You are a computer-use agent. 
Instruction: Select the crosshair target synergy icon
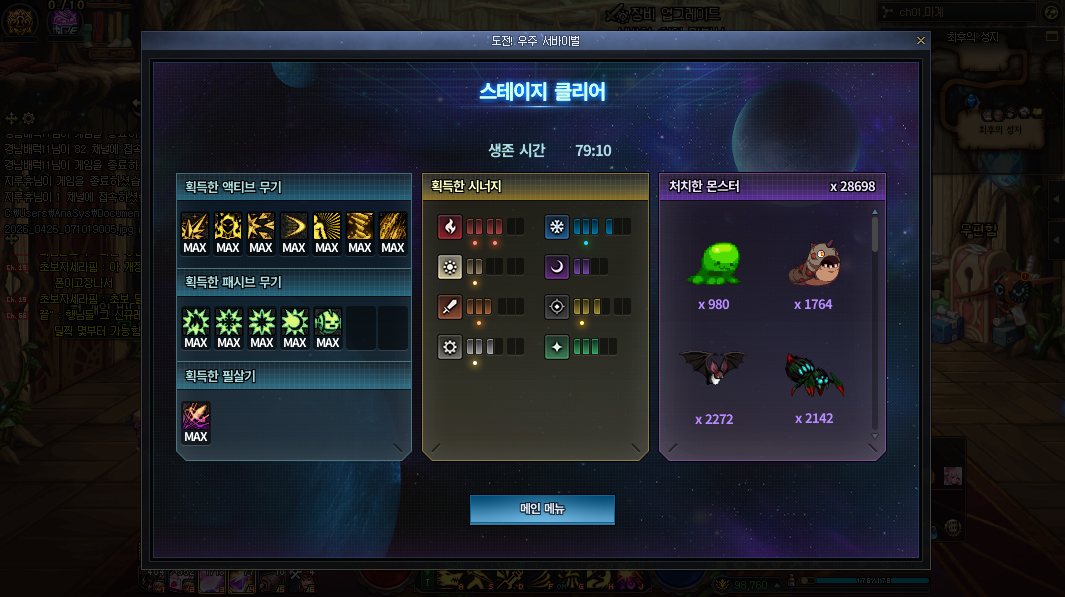pyautogui.click(x=557, y=307)
